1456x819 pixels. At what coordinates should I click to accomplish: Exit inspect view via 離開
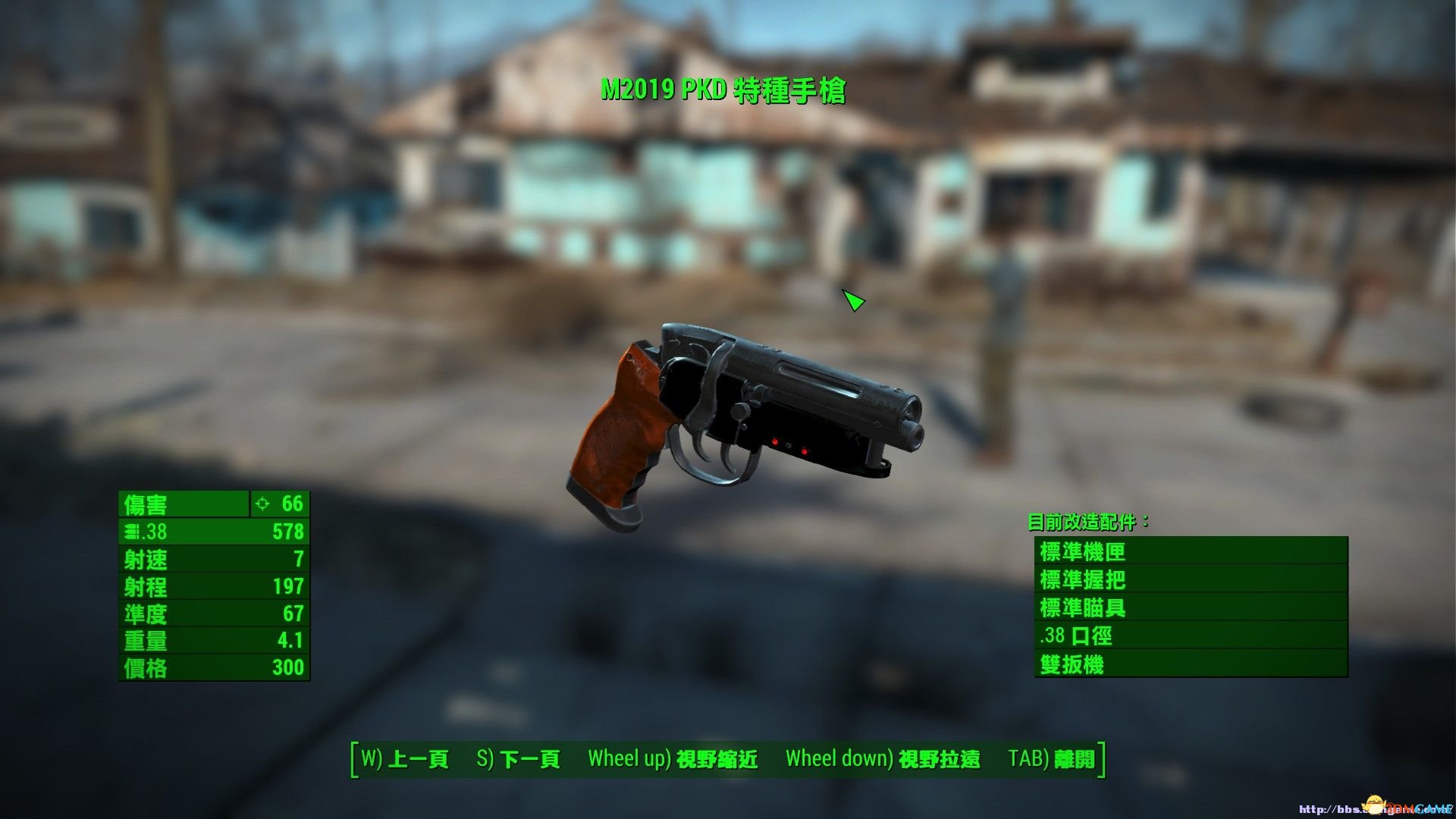(1052, 759)
